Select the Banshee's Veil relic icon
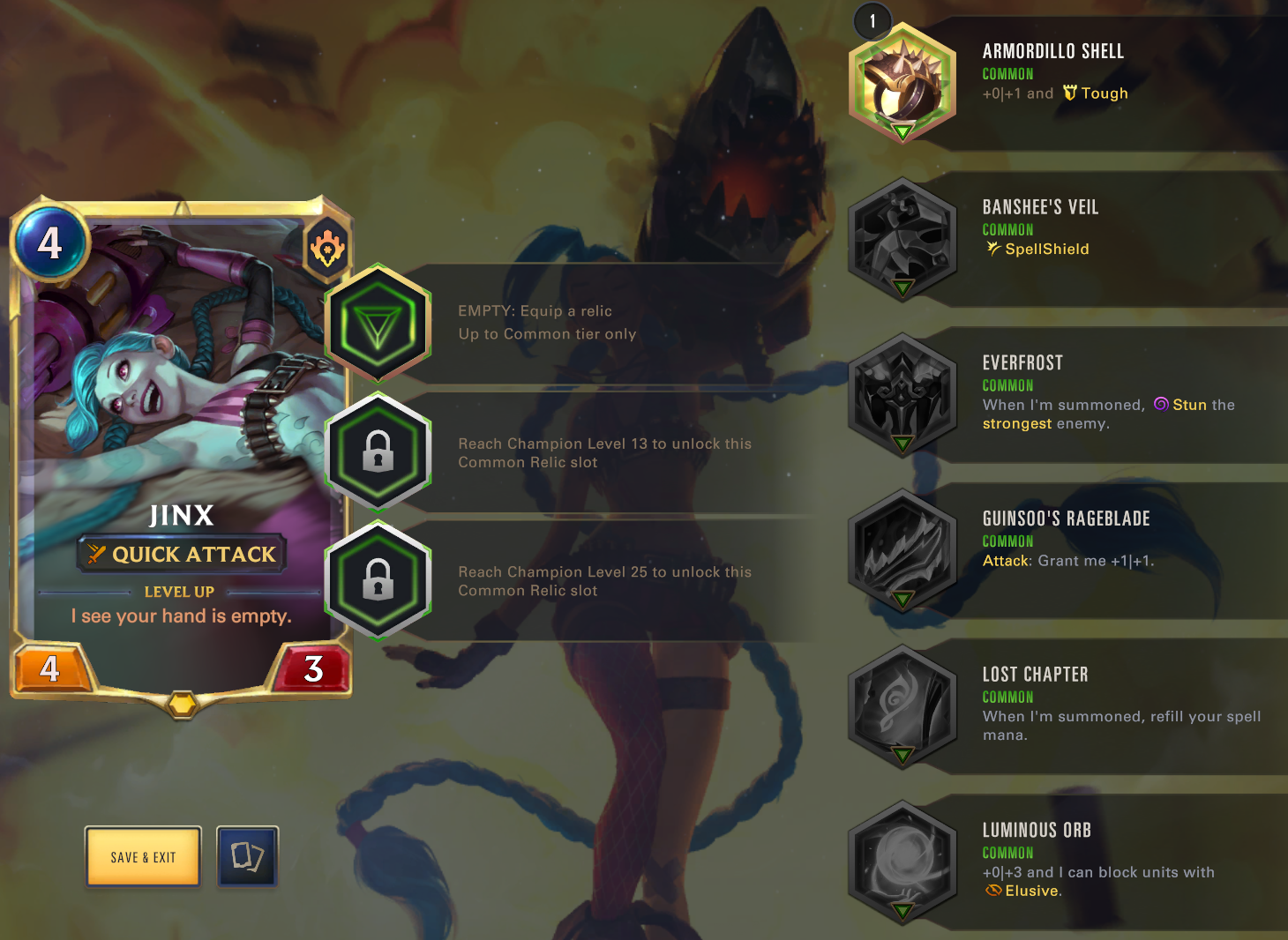 (x=902, y=236)
